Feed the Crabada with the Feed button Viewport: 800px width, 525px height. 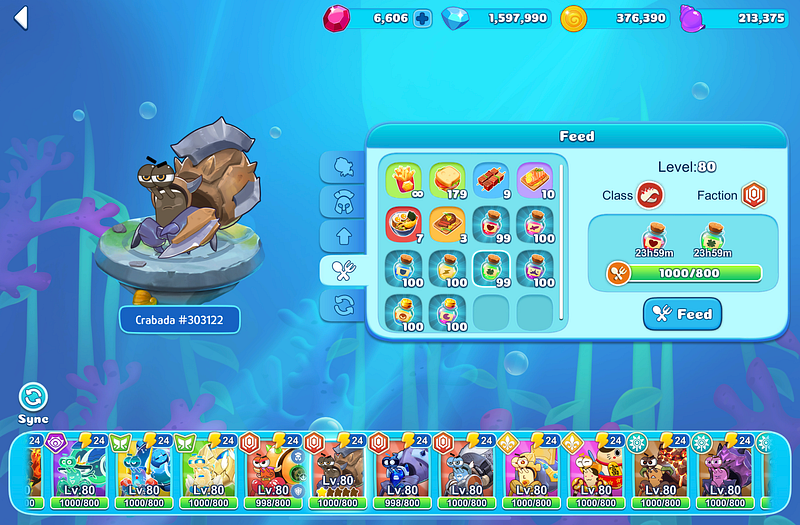click(x=682, y=314)
